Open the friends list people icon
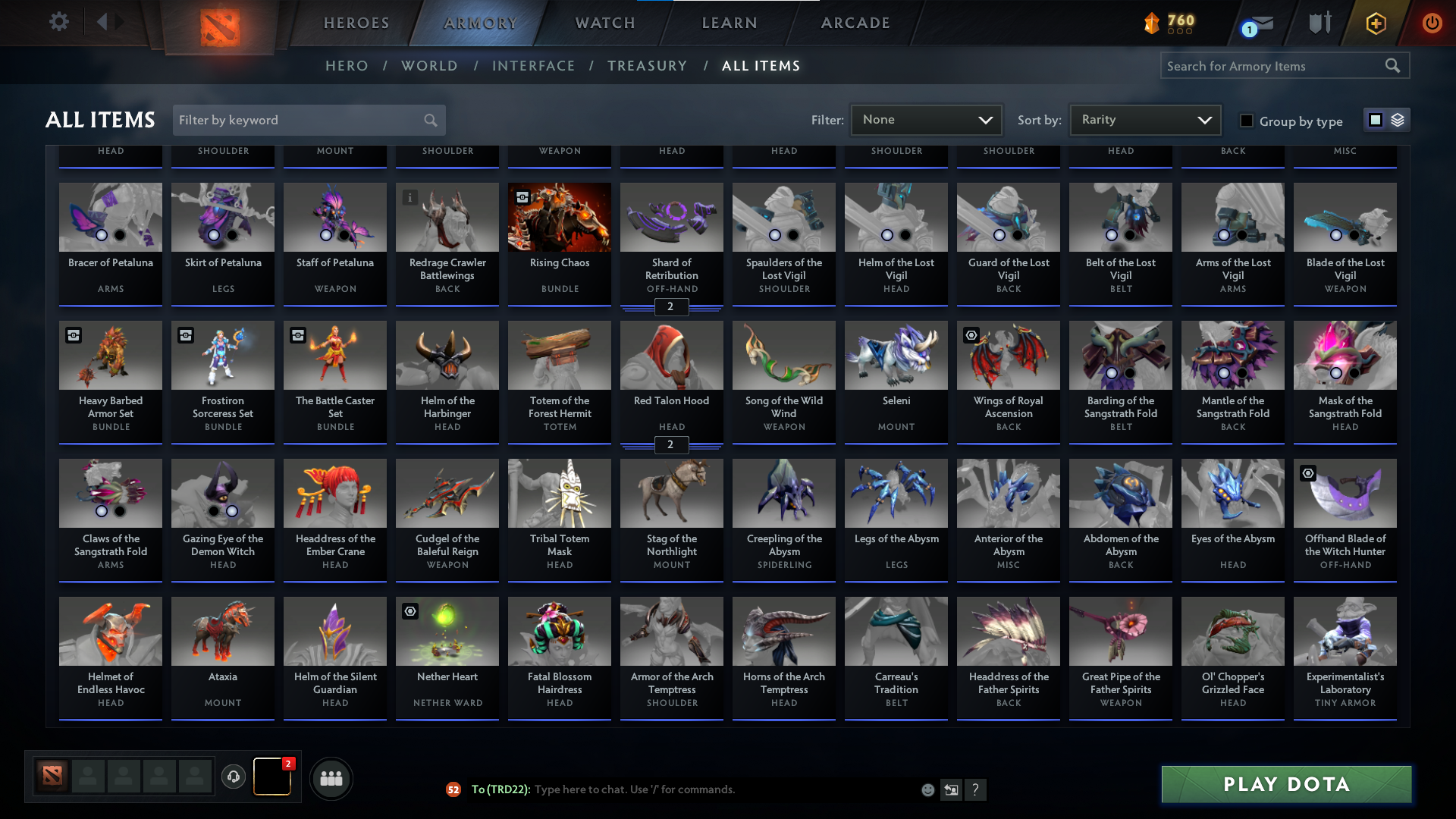This screenshot has width=1456, height=819. [x=331, y=778]
